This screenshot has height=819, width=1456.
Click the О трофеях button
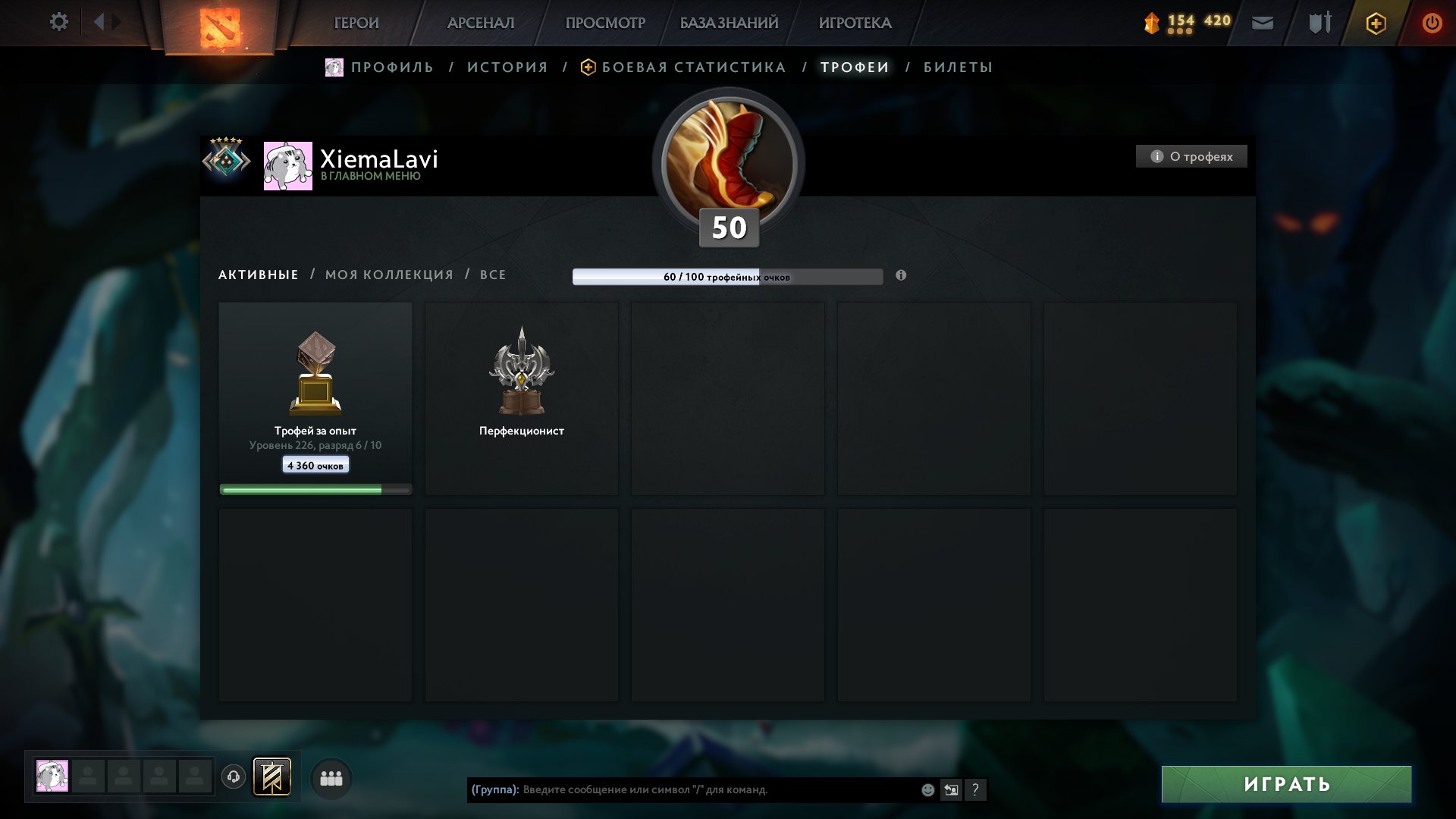tap(1191, 156)
